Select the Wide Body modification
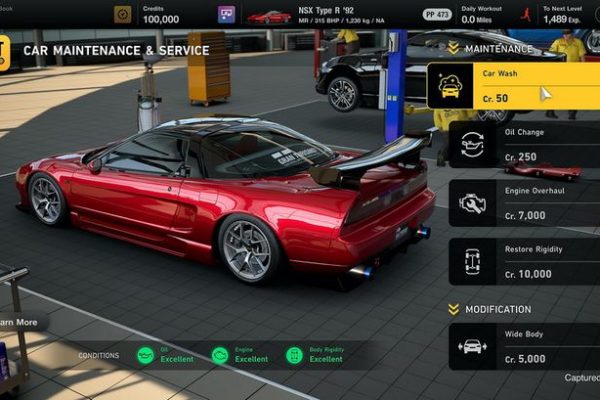 [x=523, y=346]
